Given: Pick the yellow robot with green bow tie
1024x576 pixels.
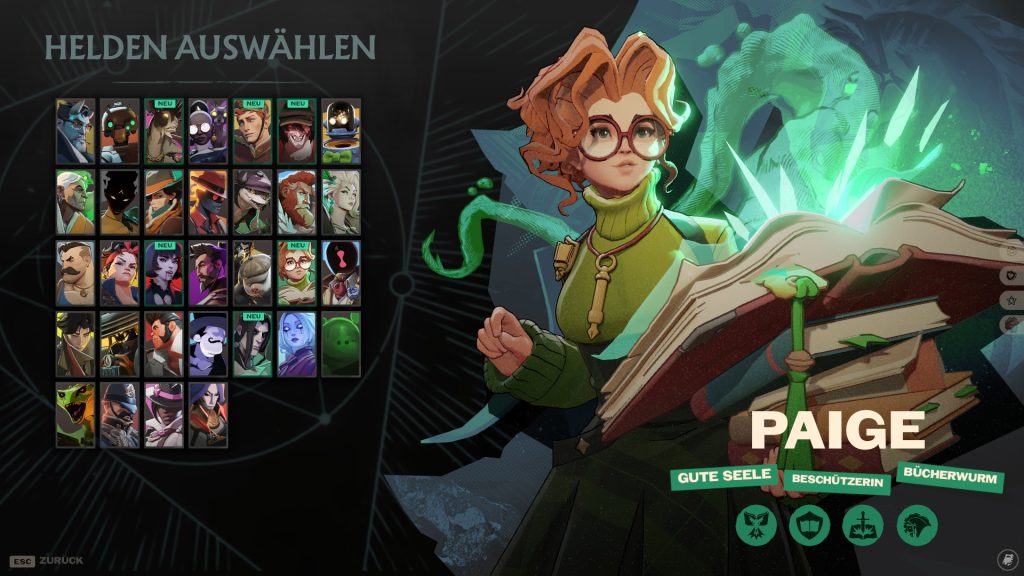Looking at the screenshot, I should (x=341, y=131).
